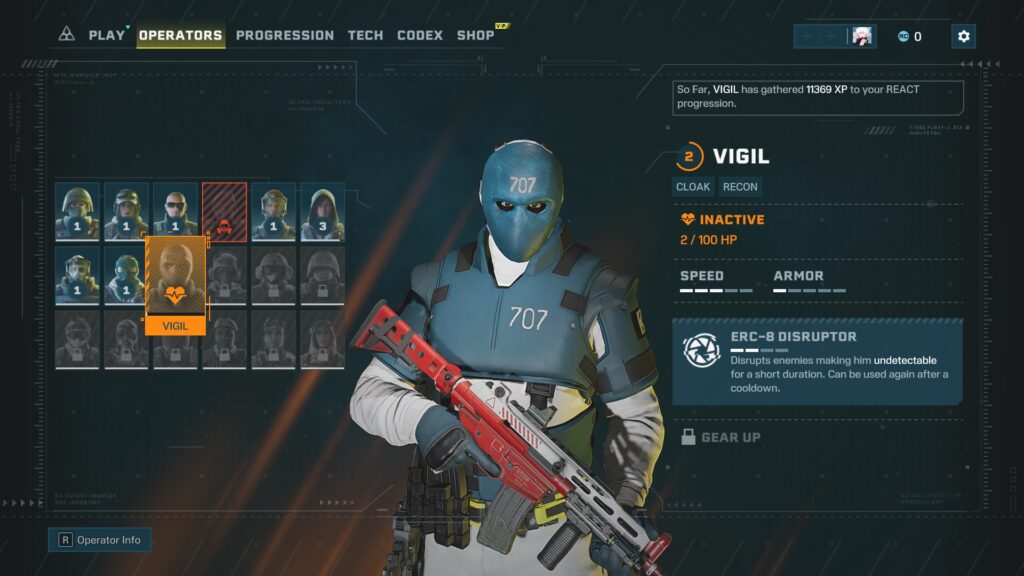
Task: Open the Shop tab
Action: (476, 36)
